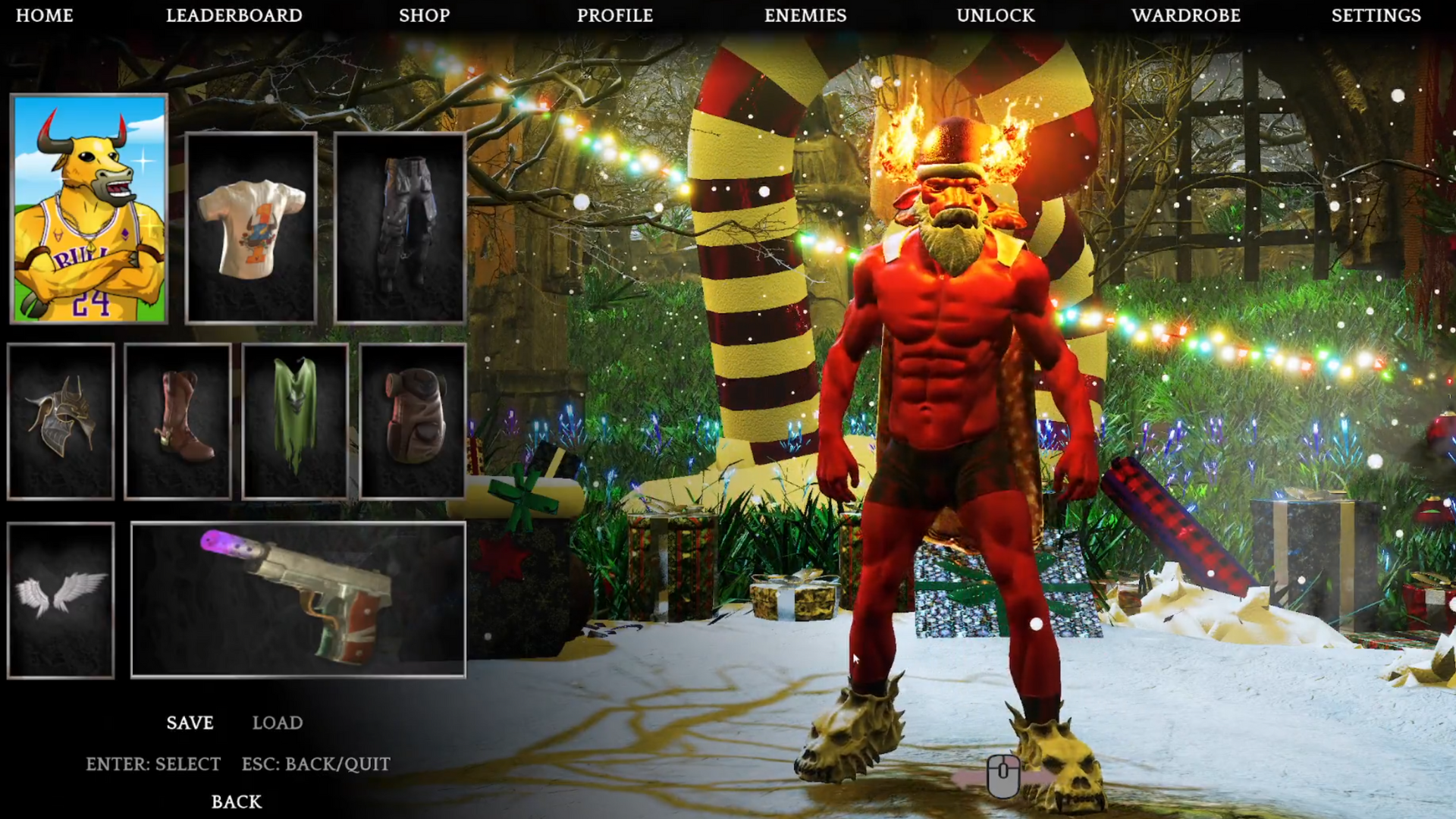Choose the white t-shirt slot

251,228
